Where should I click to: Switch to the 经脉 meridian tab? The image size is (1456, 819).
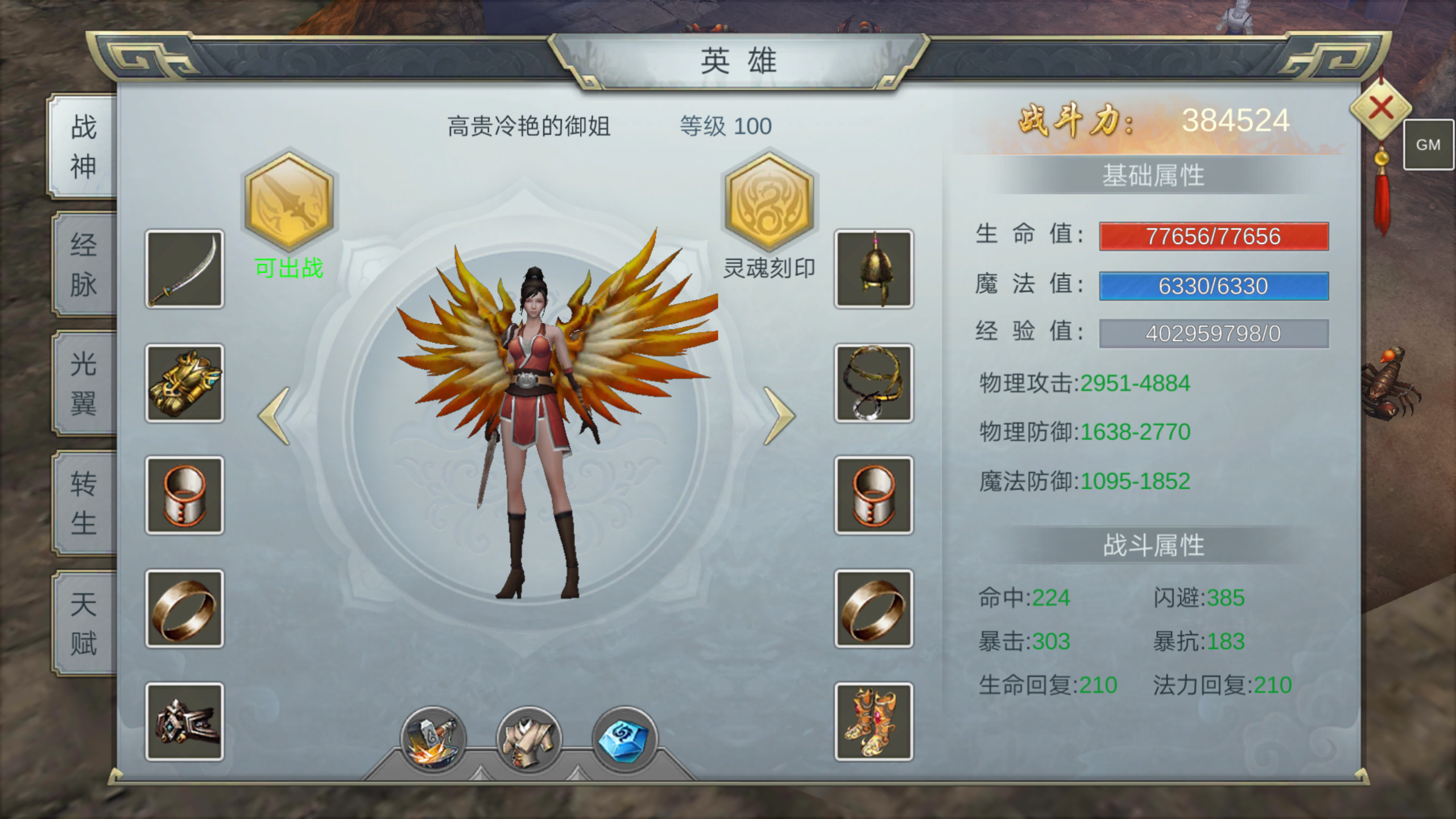pyautogui.click(x=82, y=264)
